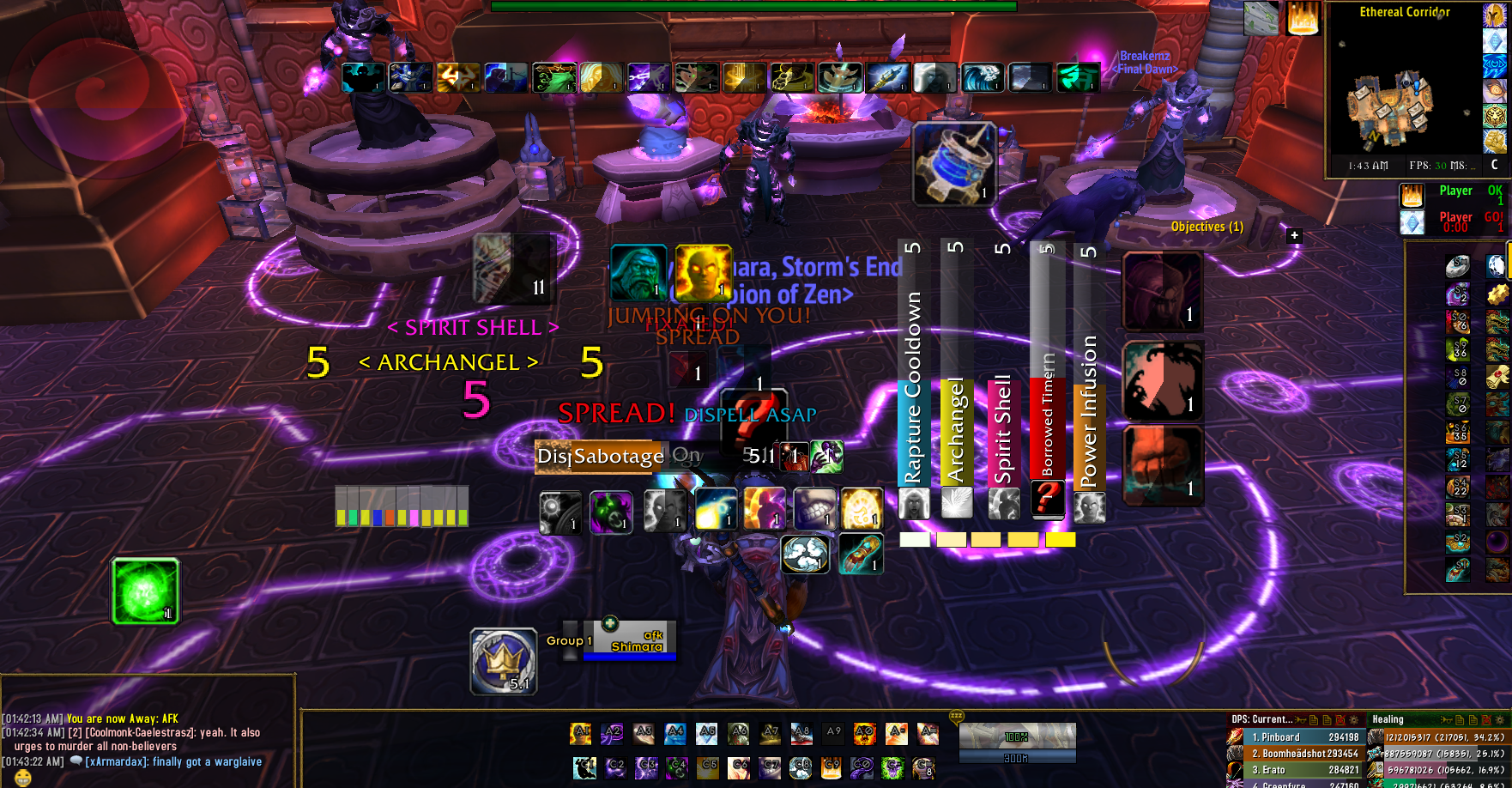Click xArmardax's name in chat
The height and width of the screenshot is (788, 1512).
117,761
